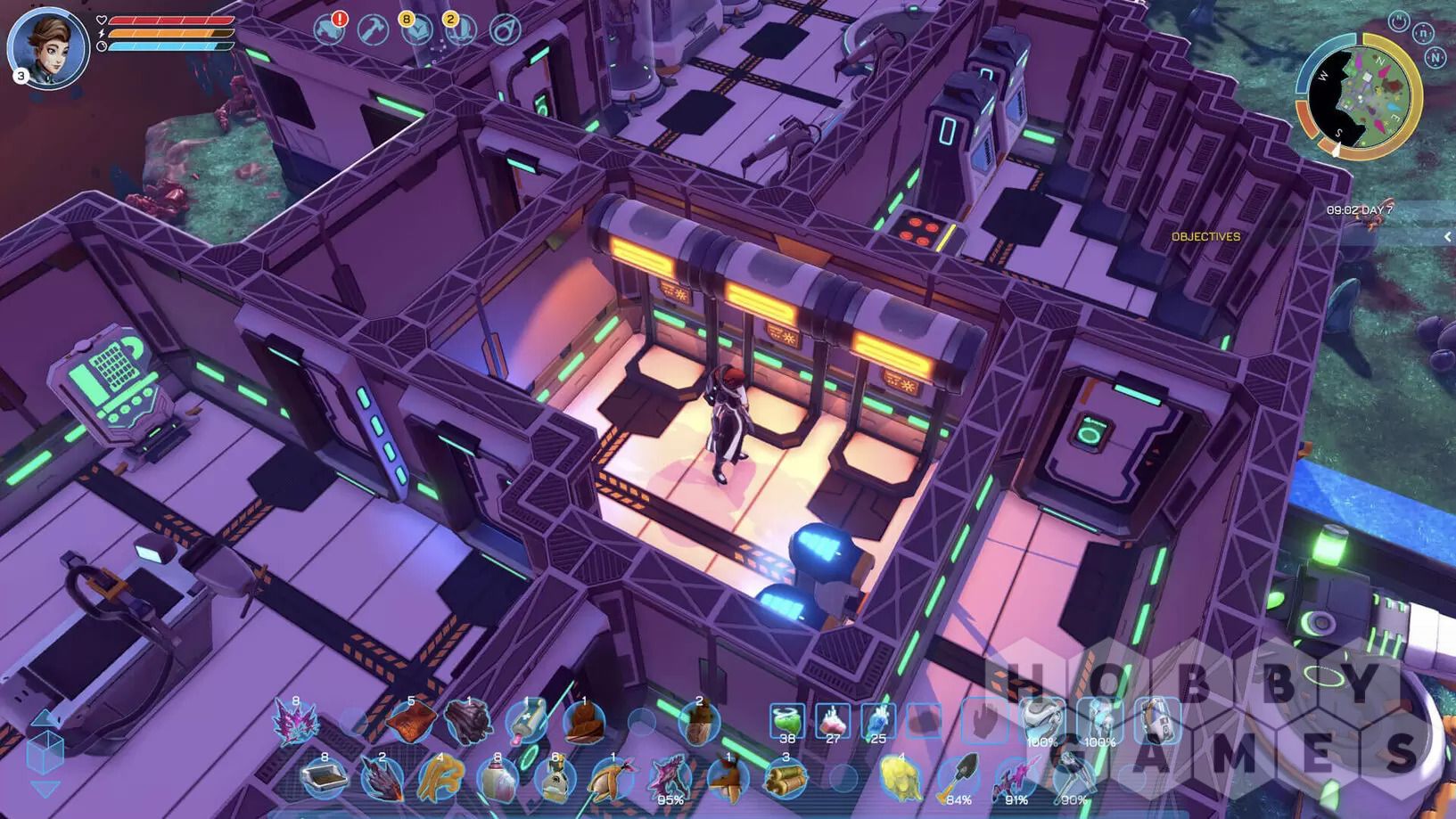Screen dimensions: 1456x819
Task: Select the purple spiky crystal slot
Action: click(295, 722)
